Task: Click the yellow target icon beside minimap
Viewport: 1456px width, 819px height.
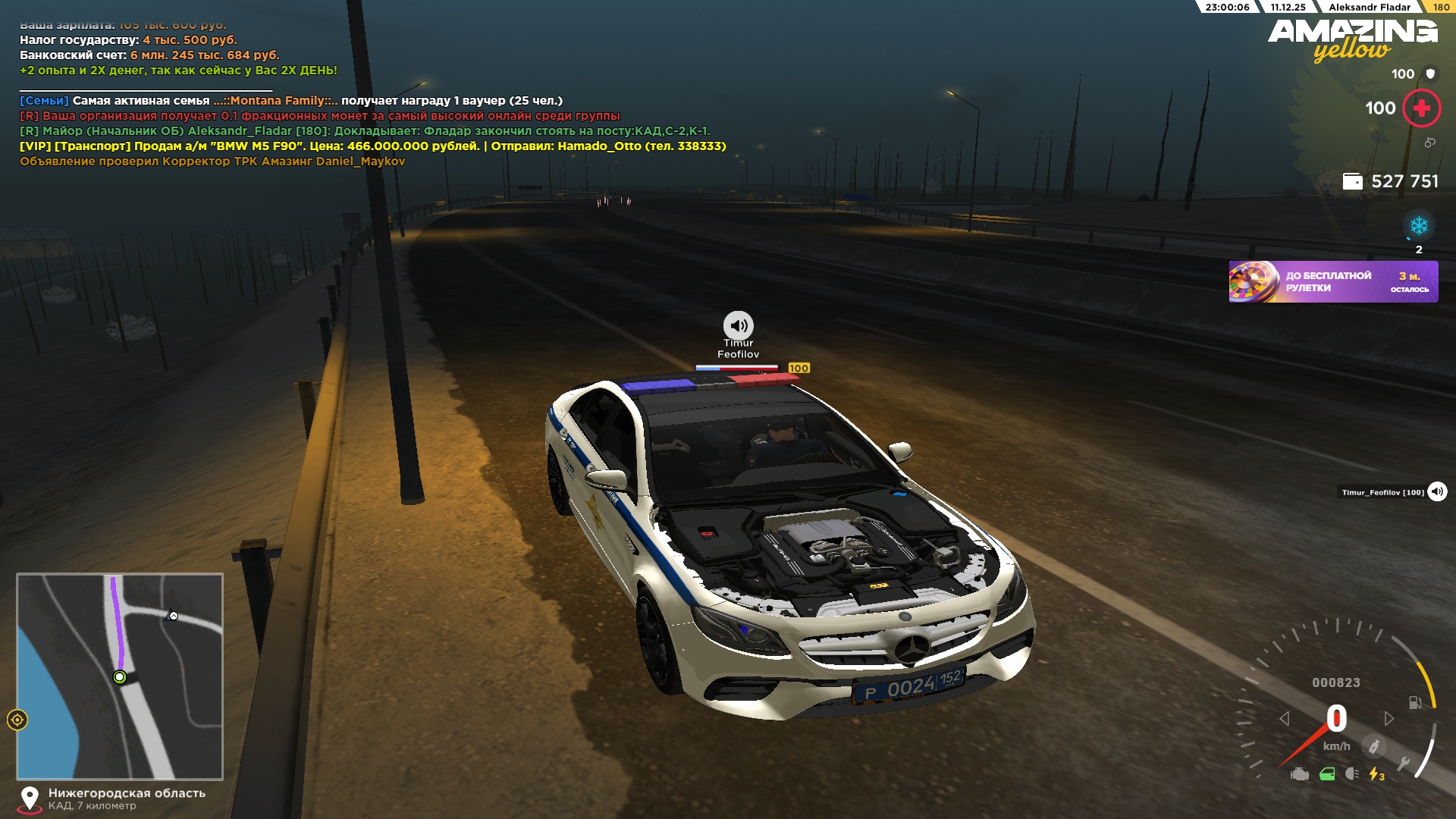Action: tap(17, 720)
